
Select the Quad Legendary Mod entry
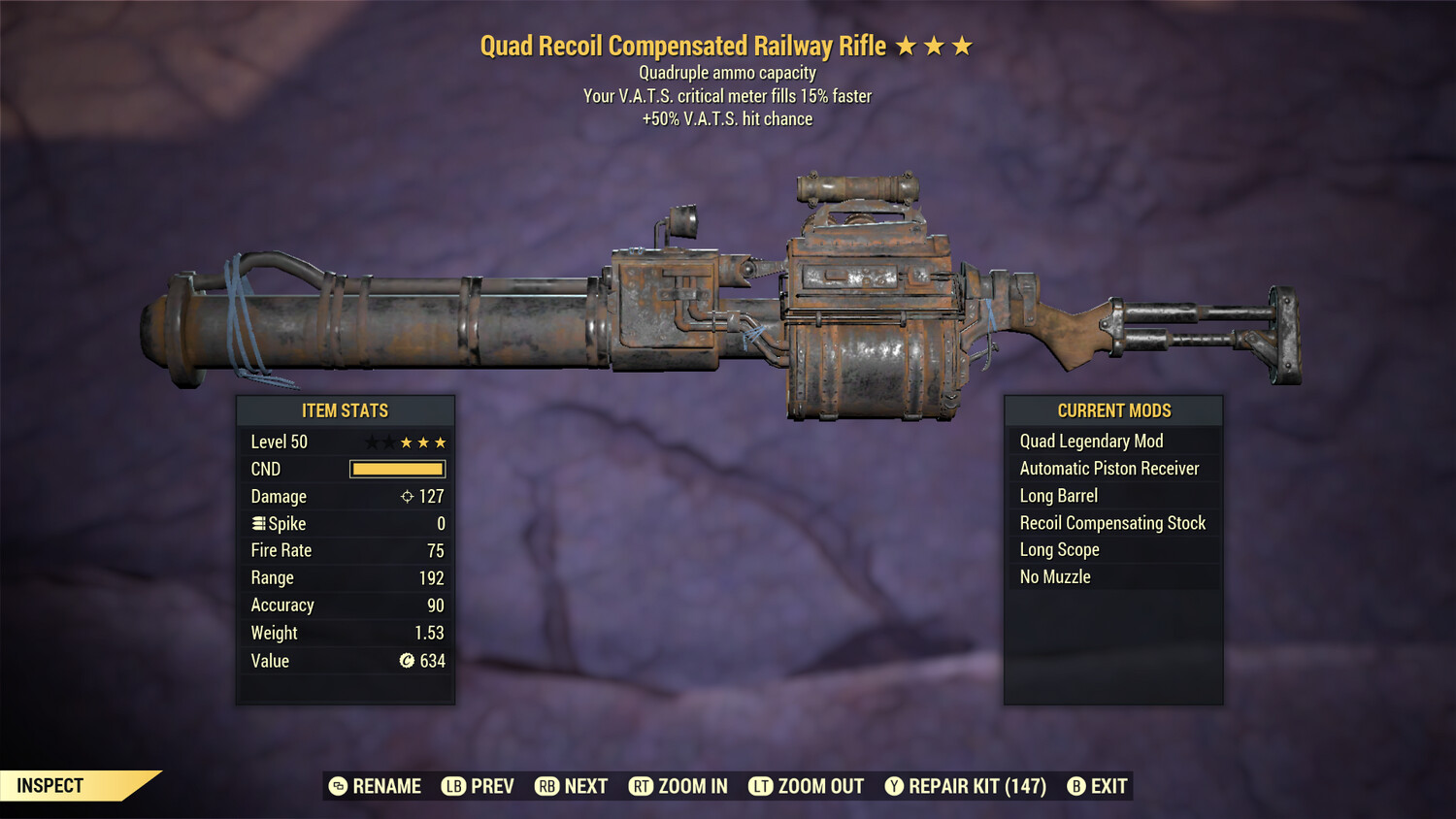(1090, 441)
